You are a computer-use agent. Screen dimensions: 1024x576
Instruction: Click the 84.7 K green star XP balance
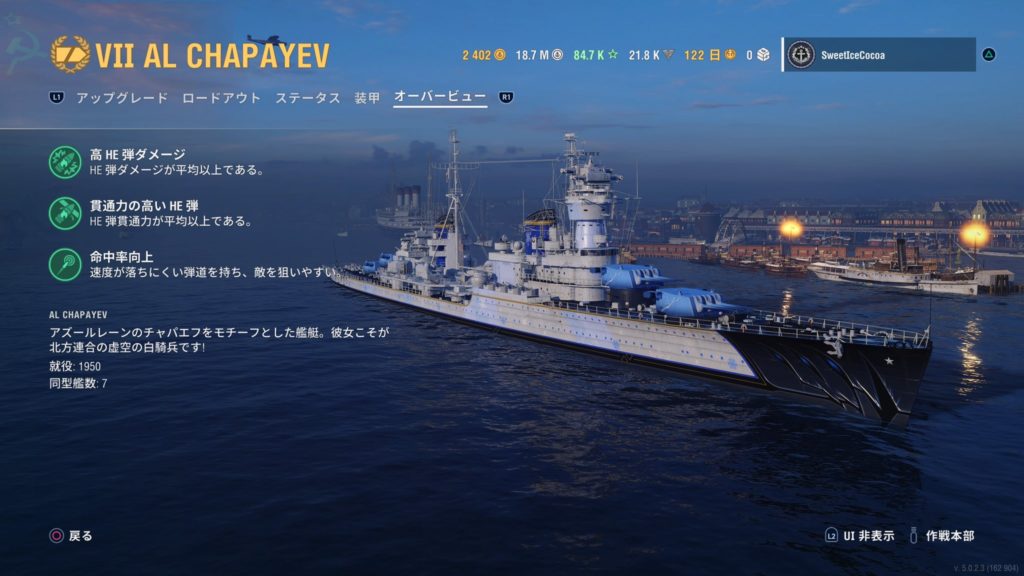click(x=596, y=55)
